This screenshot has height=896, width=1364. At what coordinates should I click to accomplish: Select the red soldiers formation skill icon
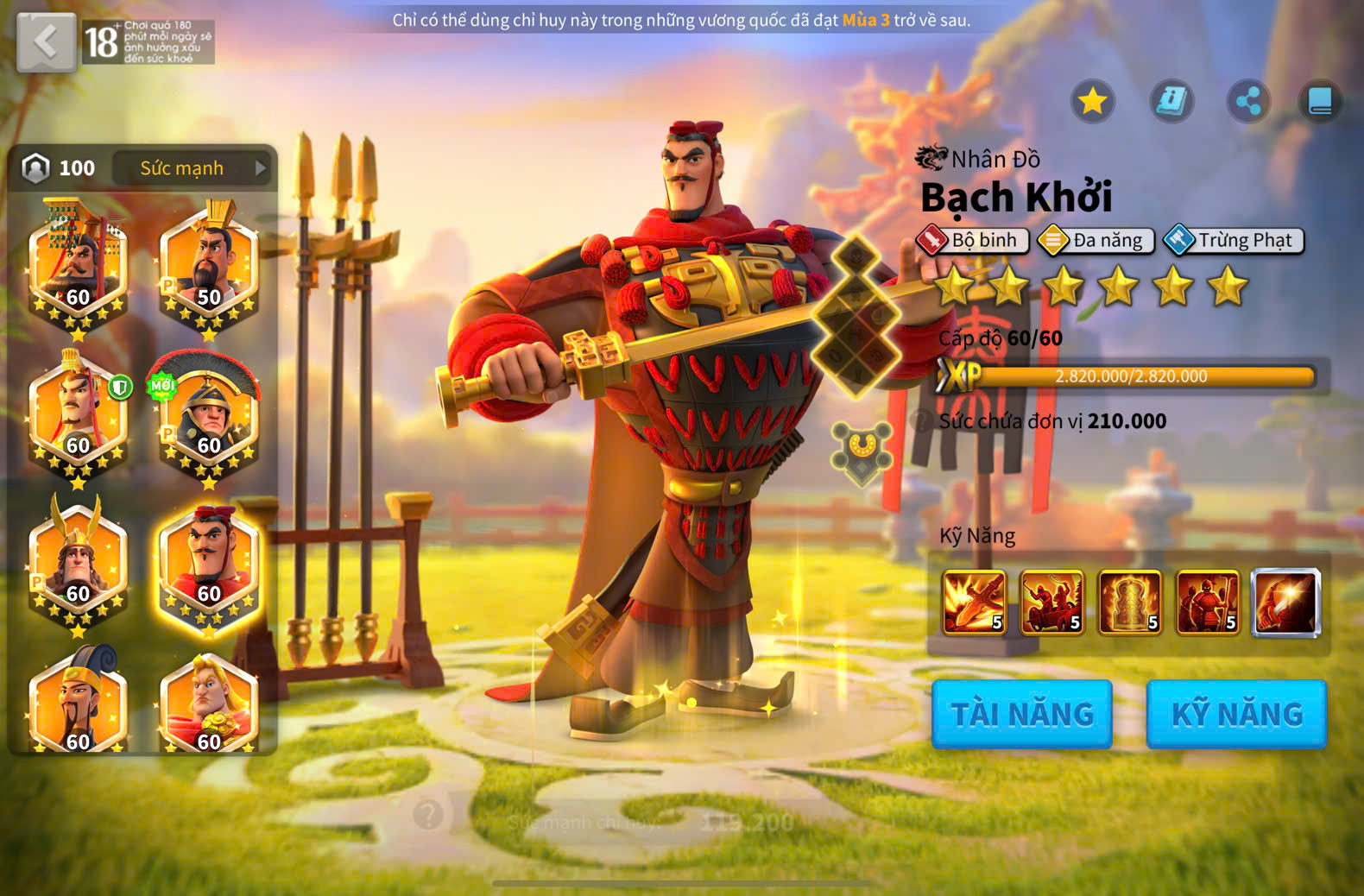1052,603
